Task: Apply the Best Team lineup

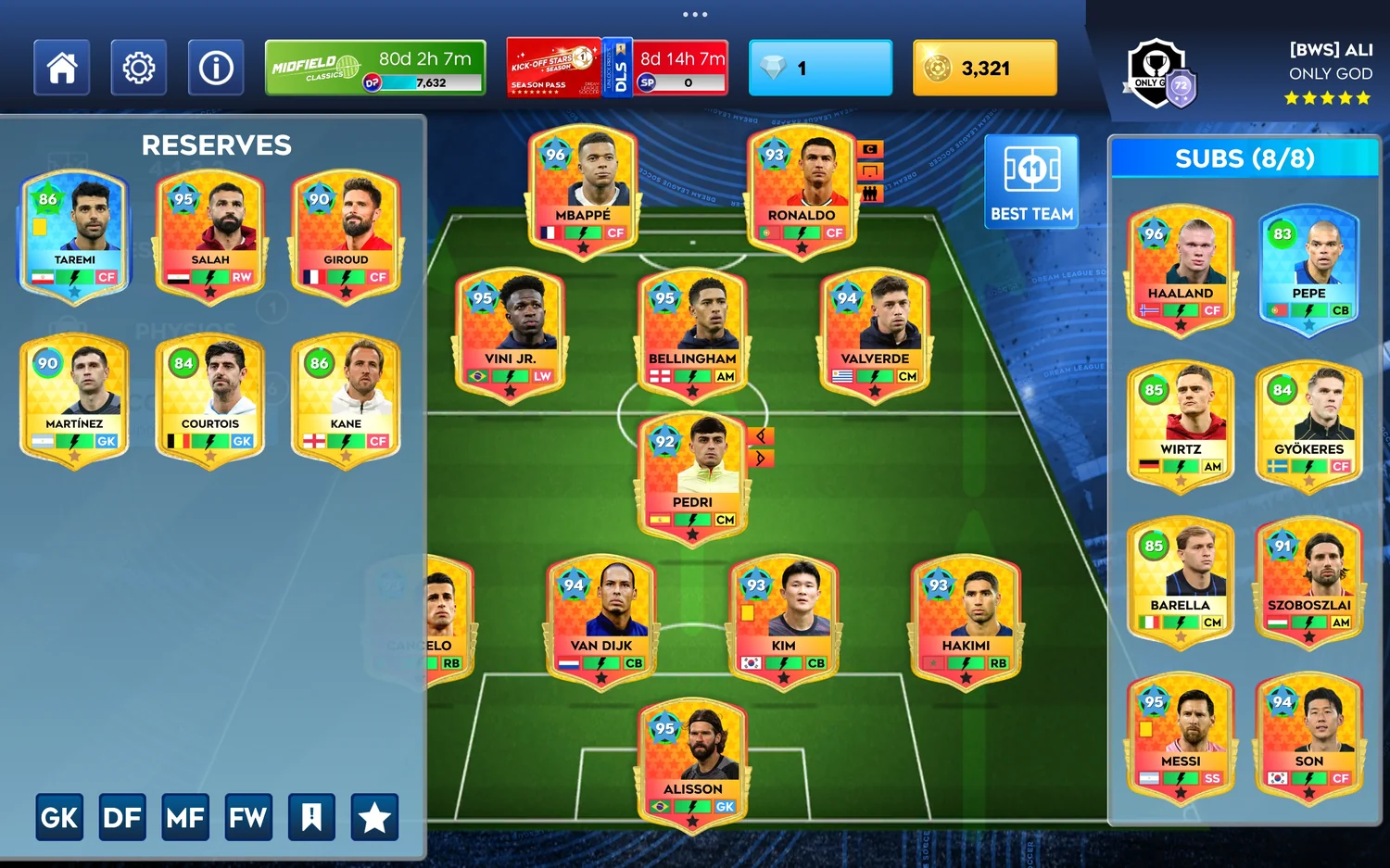Action: 1031,182
